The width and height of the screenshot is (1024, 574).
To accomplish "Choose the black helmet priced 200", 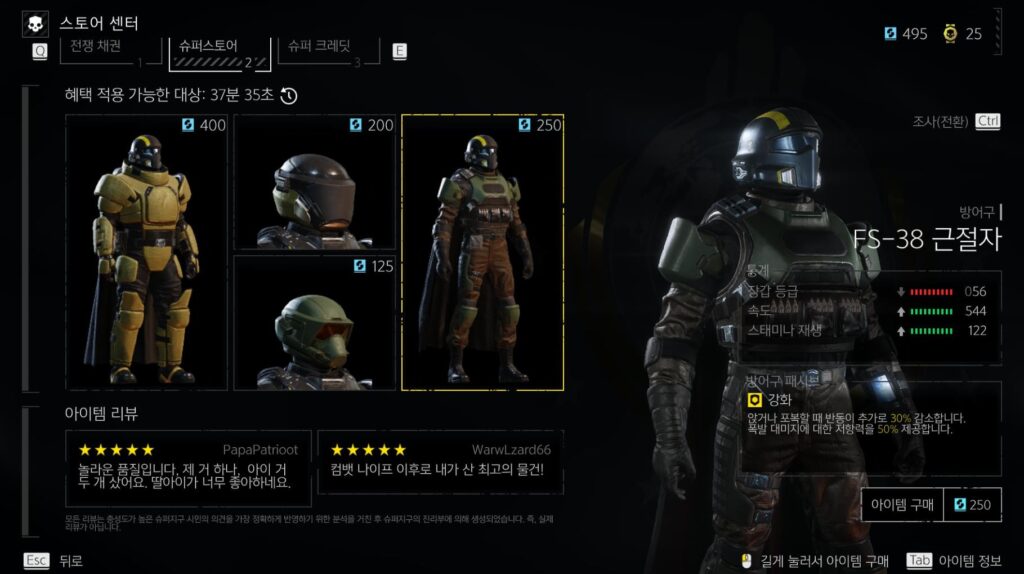I will (x=315, y=182).
